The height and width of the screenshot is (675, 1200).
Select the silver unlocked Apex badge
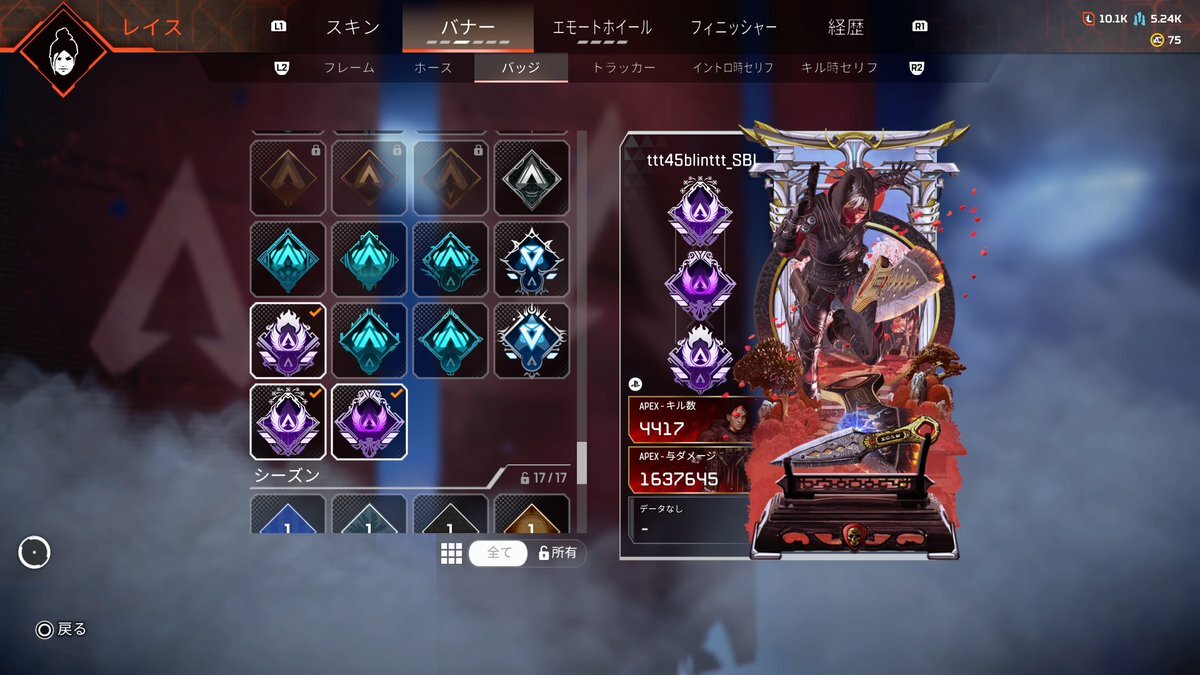coord(532,178)
